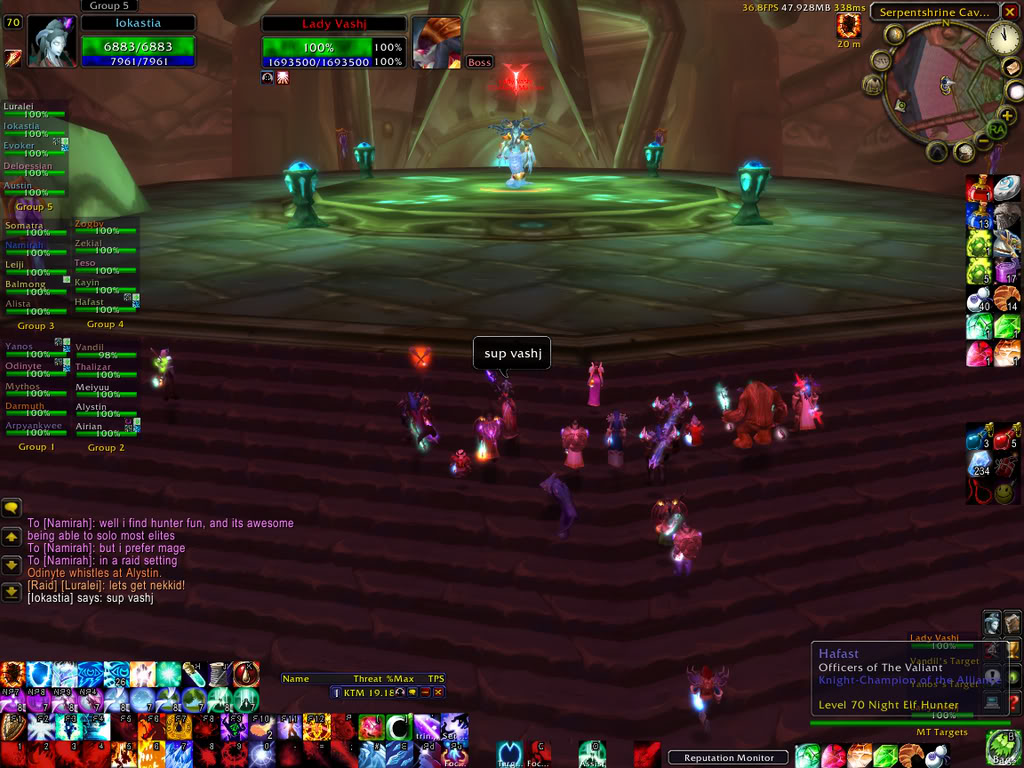
Task: Click Lady Vashj's boss target portrait
Action: [436, 42]
